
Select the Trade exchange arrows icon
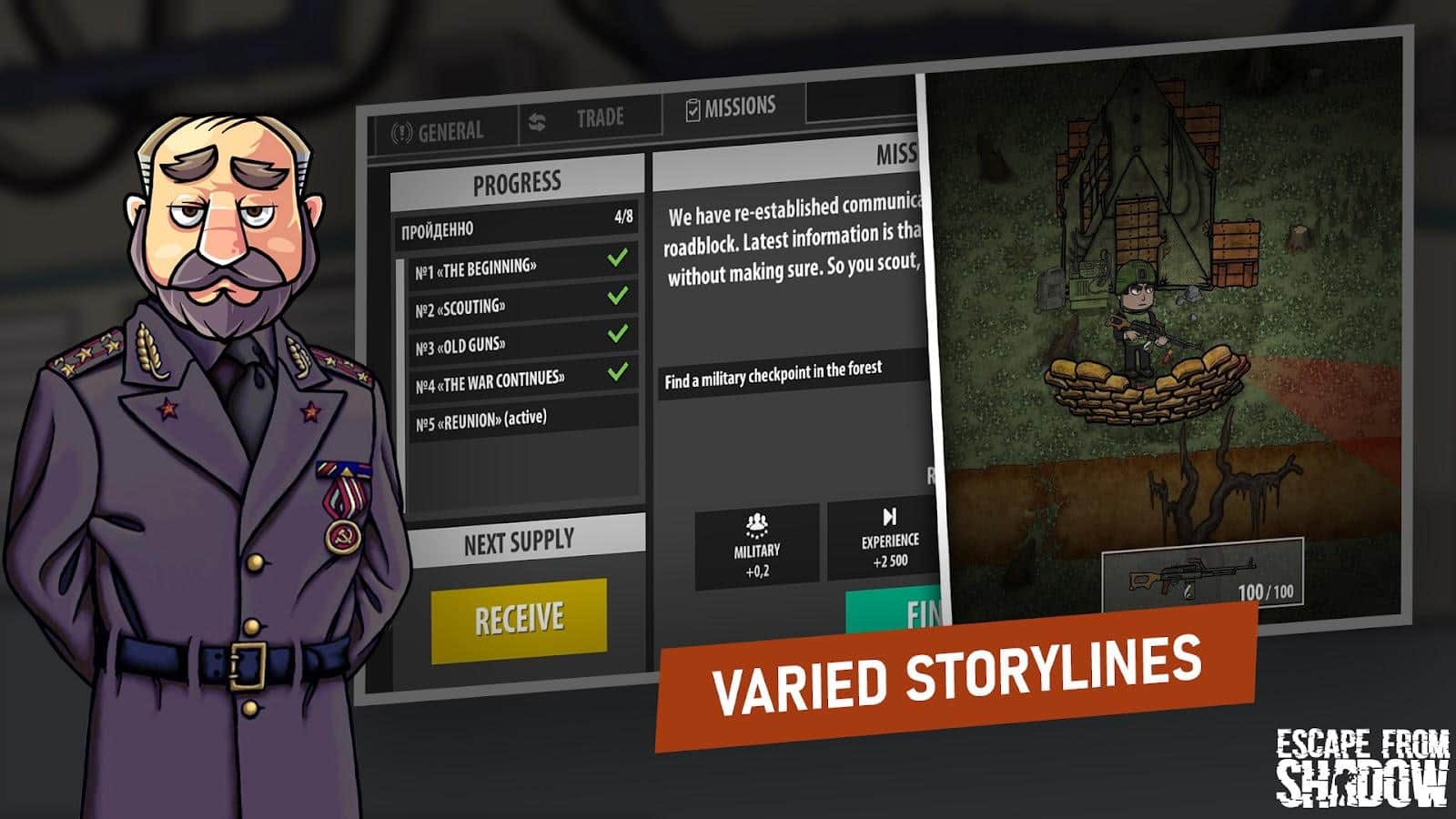(537, 118)
